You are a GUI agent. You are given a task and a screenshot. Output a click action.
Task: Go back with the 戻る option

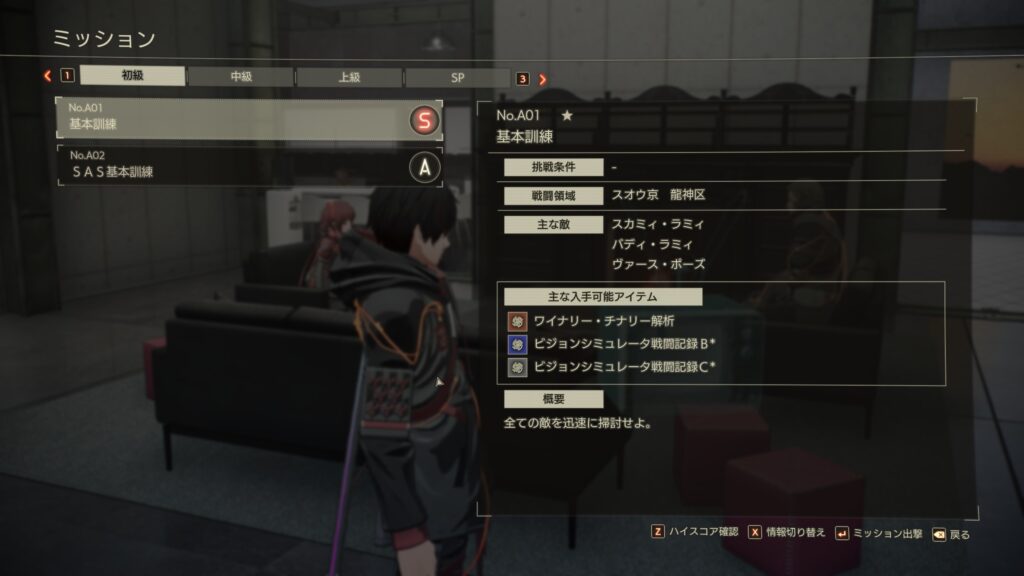(x=951, y=534)
